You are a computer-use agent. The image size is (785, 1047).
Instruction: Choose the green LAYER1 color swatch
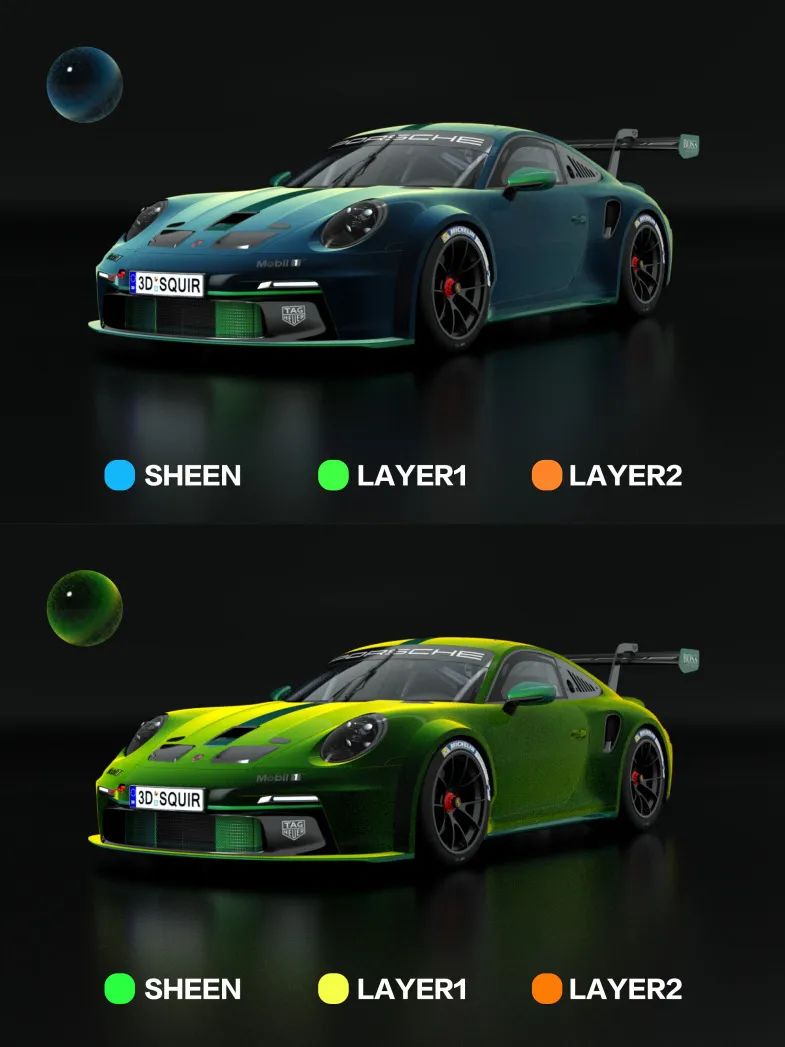tap(332, 476)
